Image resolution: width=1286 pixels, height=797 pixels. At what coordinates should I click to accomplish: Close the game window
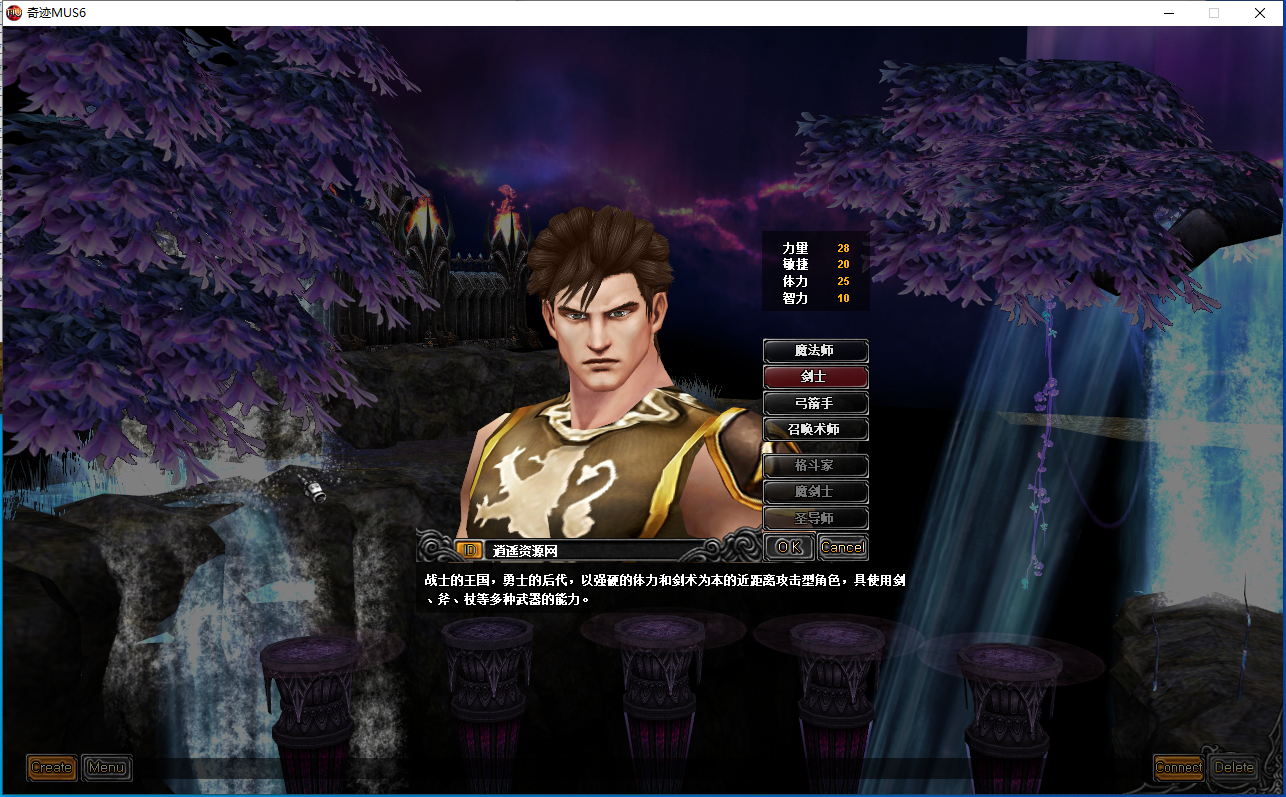[1260, 13]
